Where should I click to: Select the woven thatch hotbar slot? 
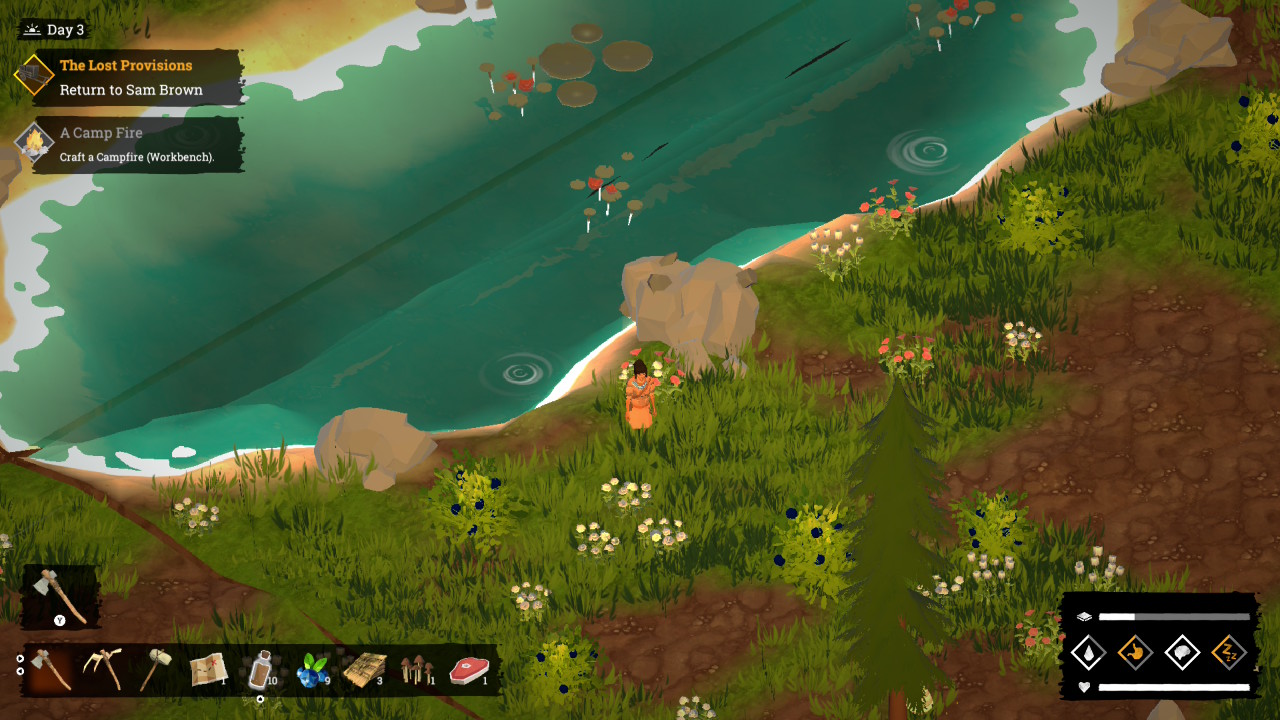pos(365,669)
